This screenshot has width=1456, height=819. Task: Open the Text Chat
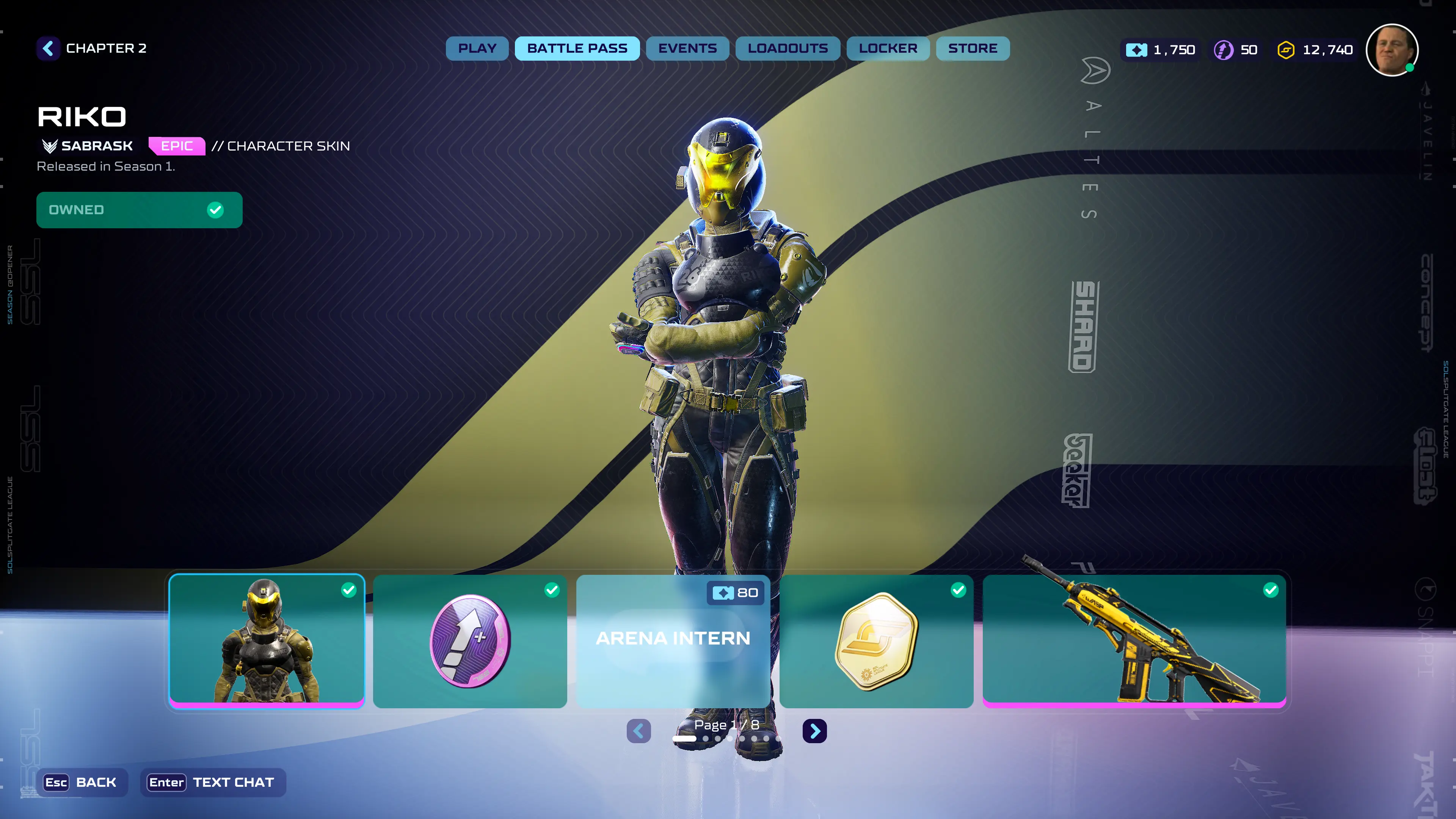(212, 782)
